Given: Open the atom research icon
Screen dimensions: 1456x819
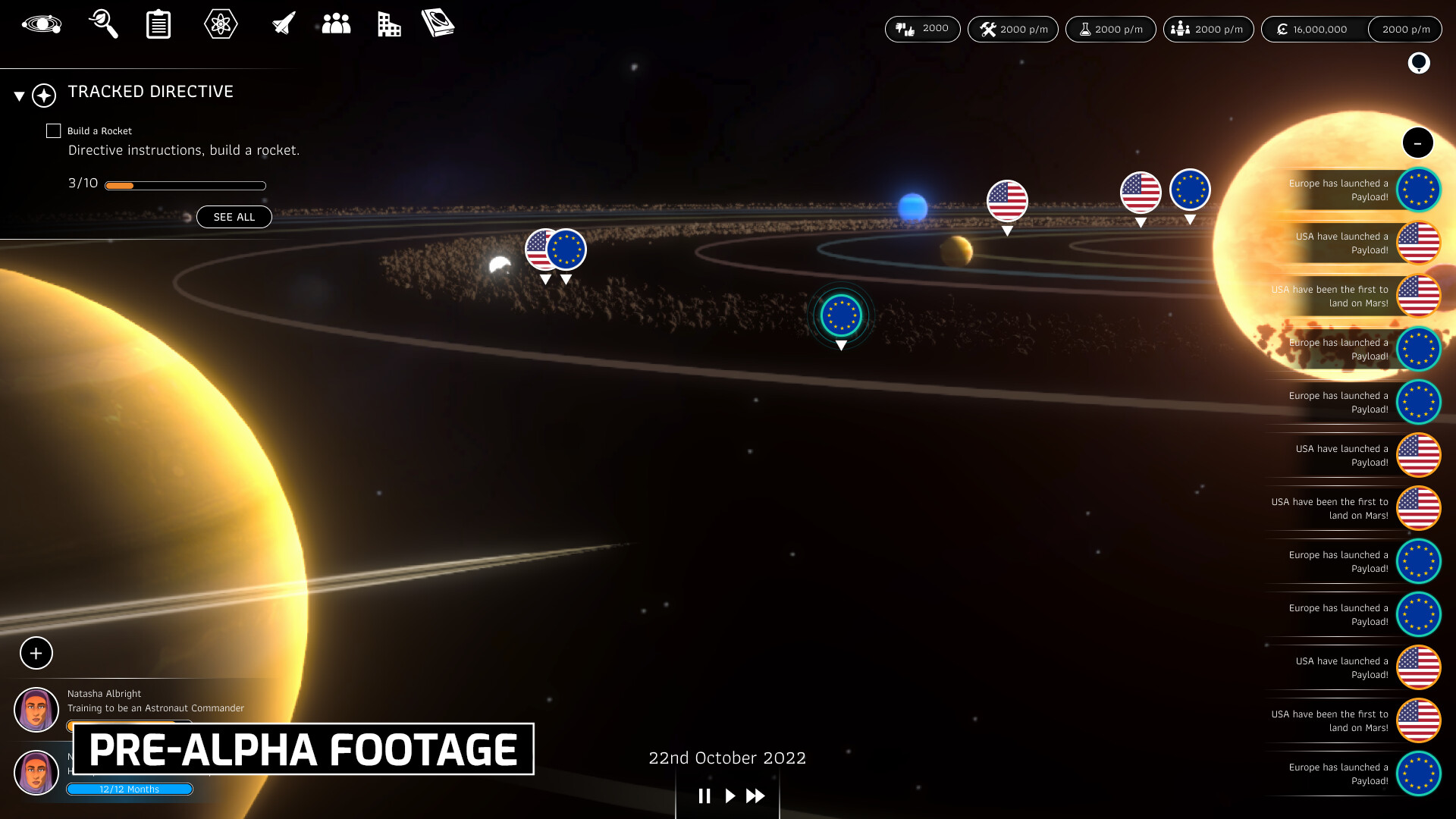Looking at the screenshot, I should pos(221,24).
